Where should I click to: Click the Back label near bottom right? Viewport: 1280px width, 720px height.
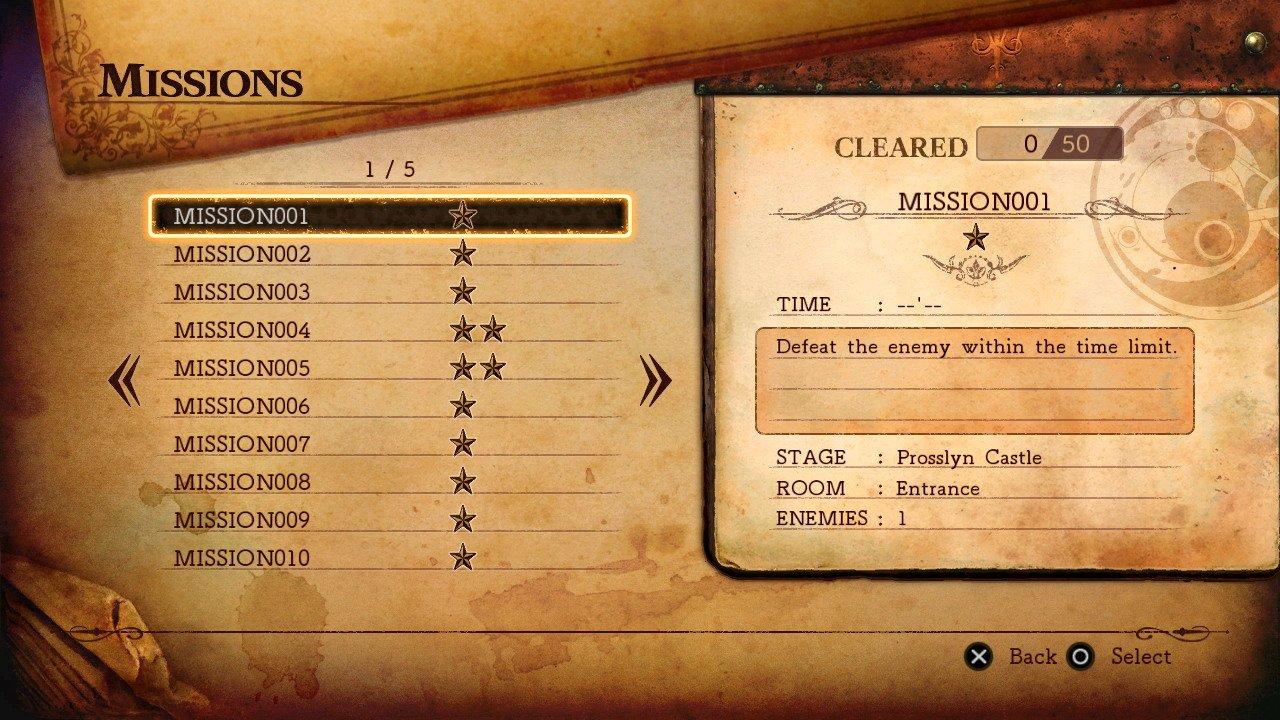[1035, 657]
